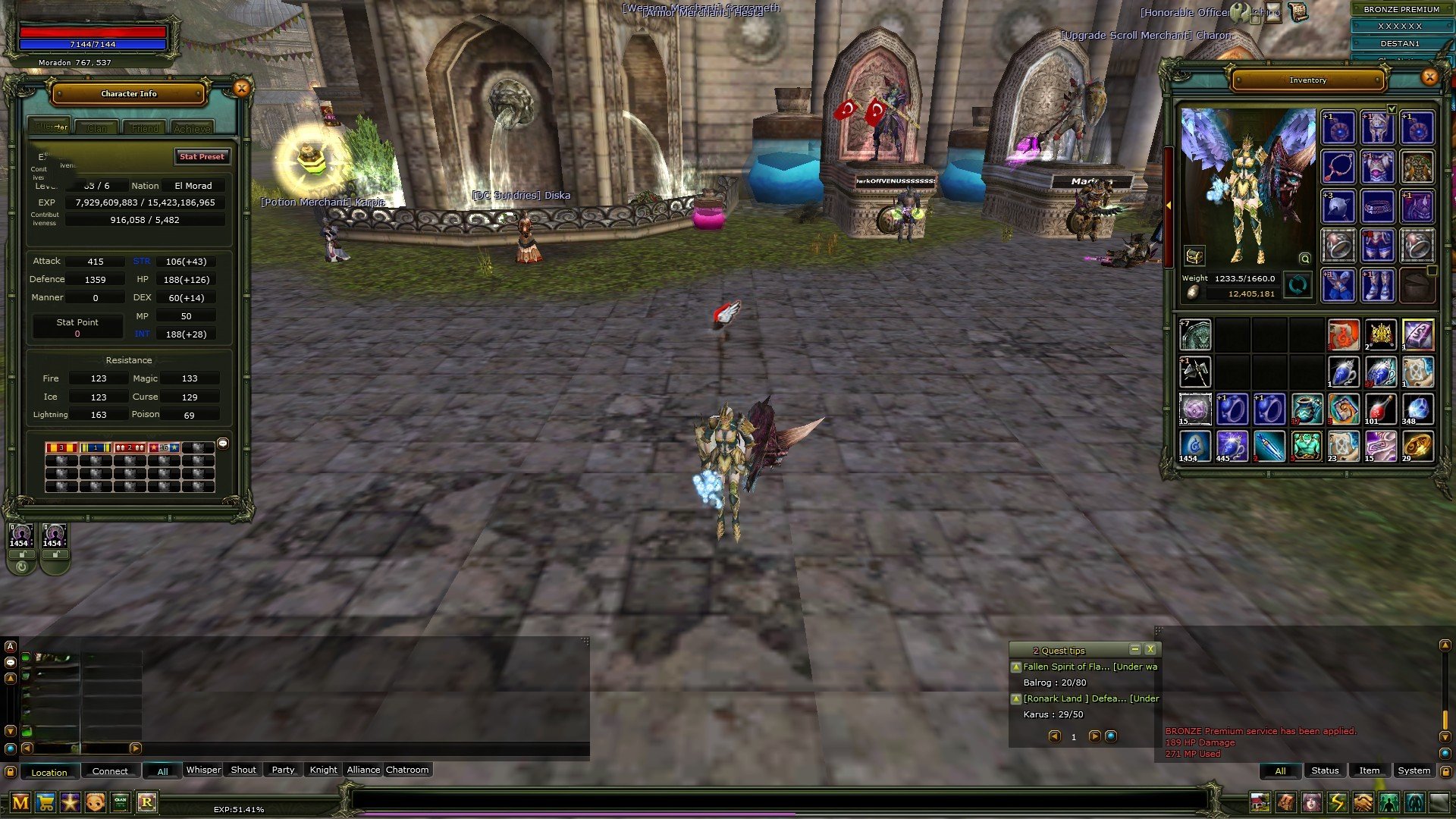Screen dimensions: 1456x819
Task: Click the magnifying glass in the Inventory panel
Action: [1305, 259]
